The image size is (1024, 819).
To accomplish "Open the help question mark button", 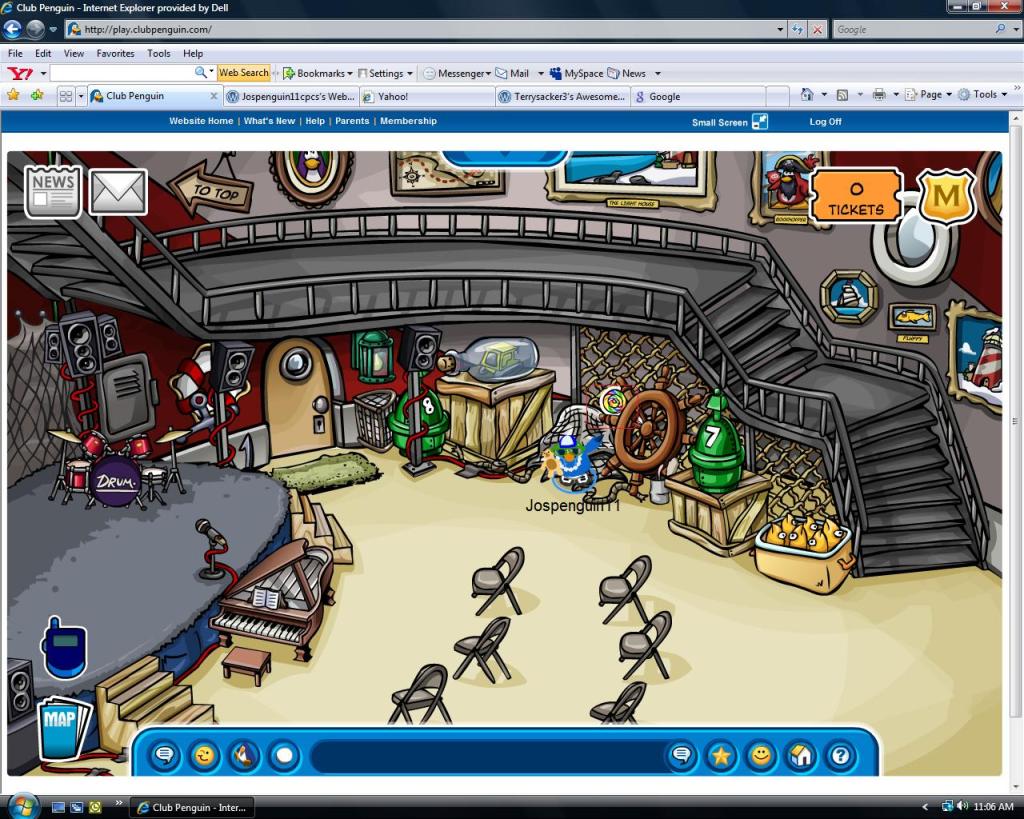I will [841, 755].
